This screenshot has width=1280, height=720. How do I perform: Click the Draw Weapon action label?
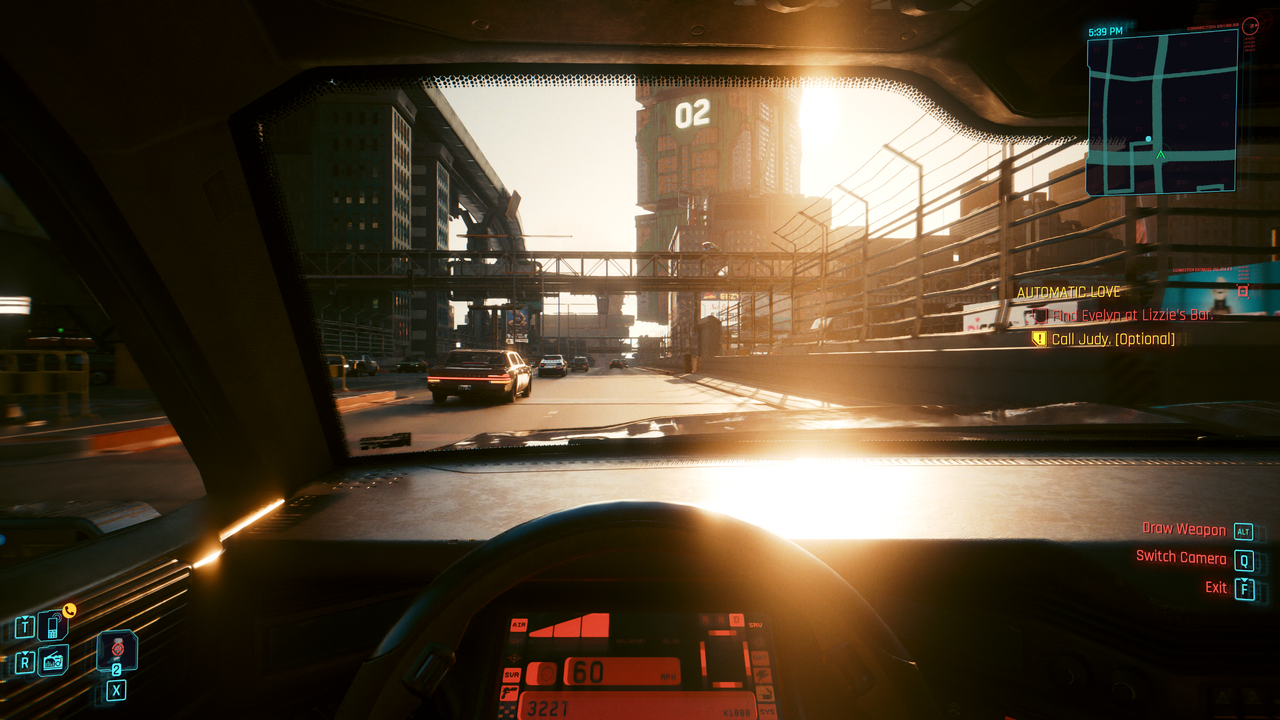1183,529
